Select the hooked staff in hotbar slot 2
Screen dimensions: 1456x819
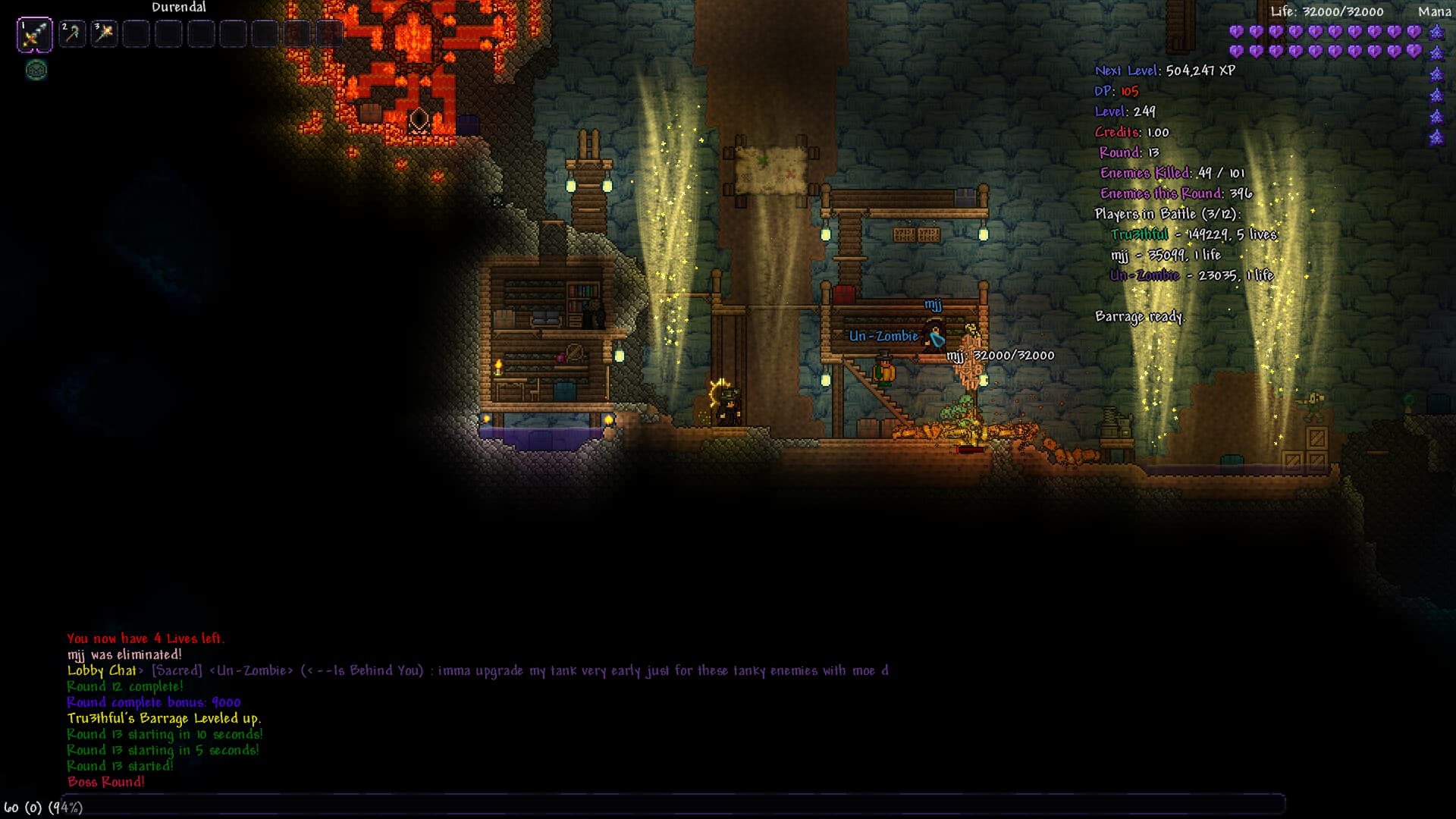pyautogui.click(x=72, y=33)
